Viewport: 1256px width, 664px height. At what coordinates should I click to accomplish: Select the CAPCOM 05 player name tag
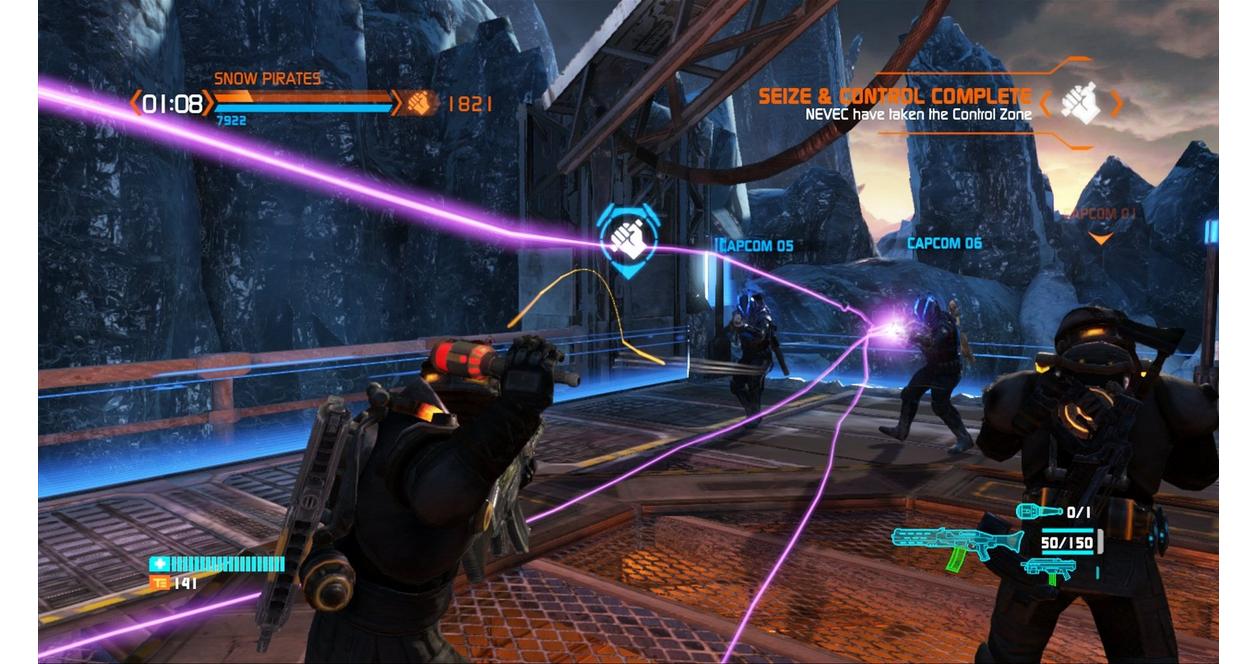(x=755, y=245)
